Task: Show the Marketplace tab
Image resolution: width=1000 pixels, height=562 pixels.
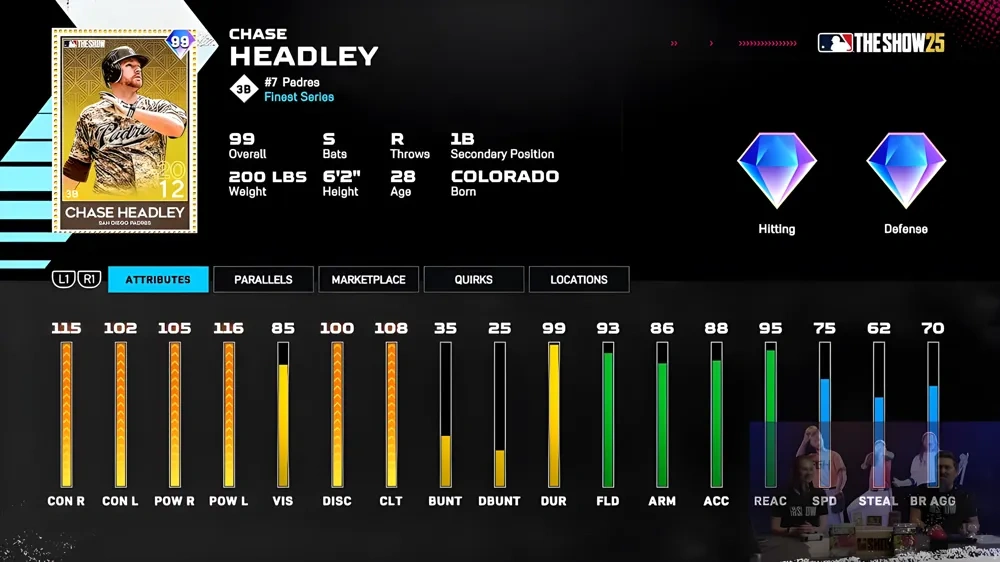Action: pyautogui.click(x=368, y=280)
